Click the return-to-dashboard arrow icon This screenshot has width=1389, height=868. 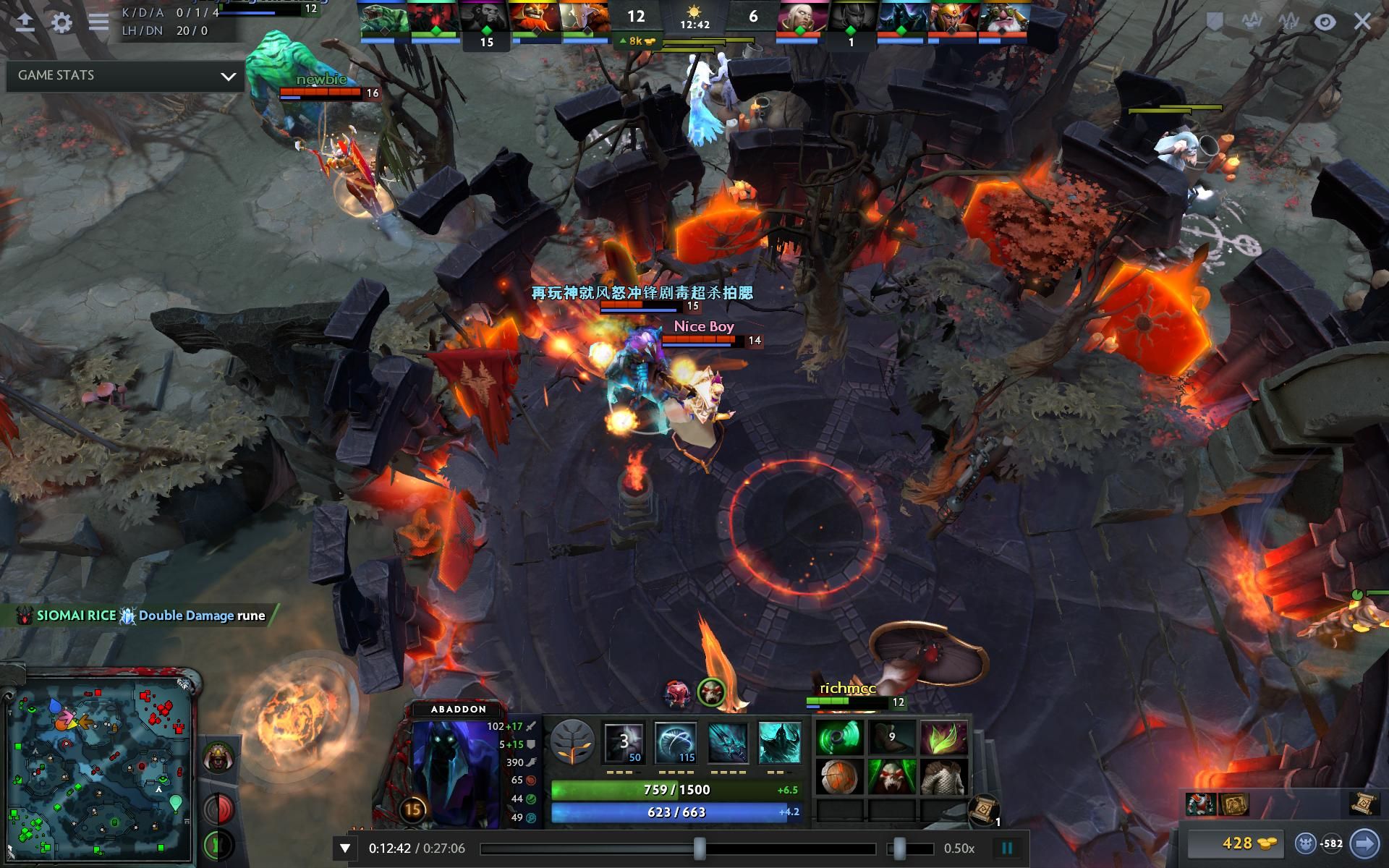pyautogui.click(x=25, y=22)
